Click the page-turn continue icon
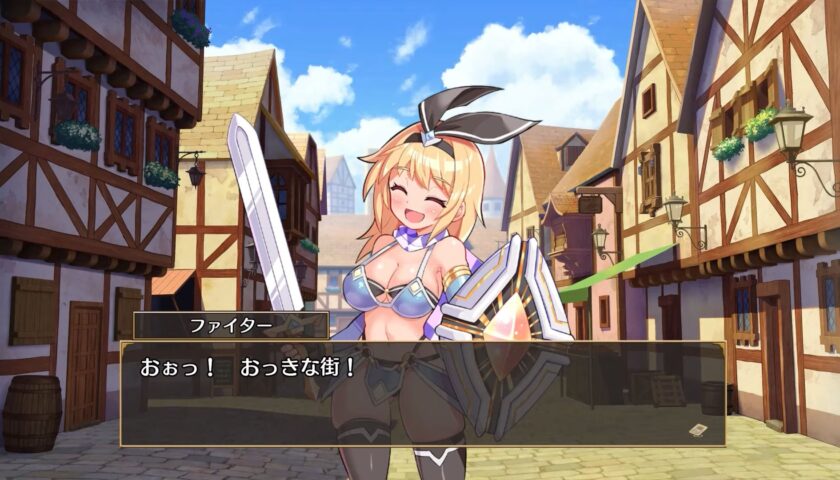Viewport: 840px width, 480px height. point(698,429)
